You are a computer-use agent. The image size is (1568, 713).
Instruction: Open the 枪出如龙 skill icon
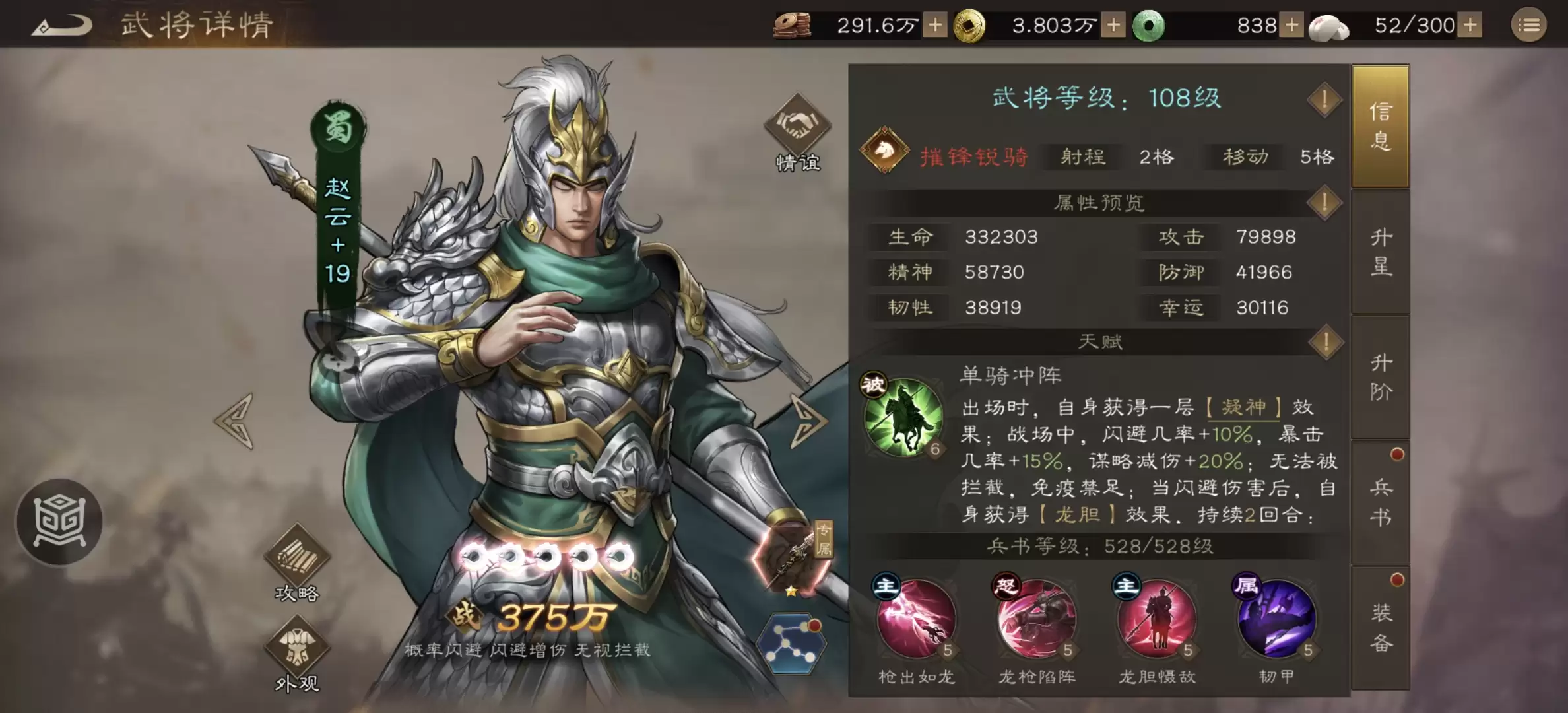point(917,621)
